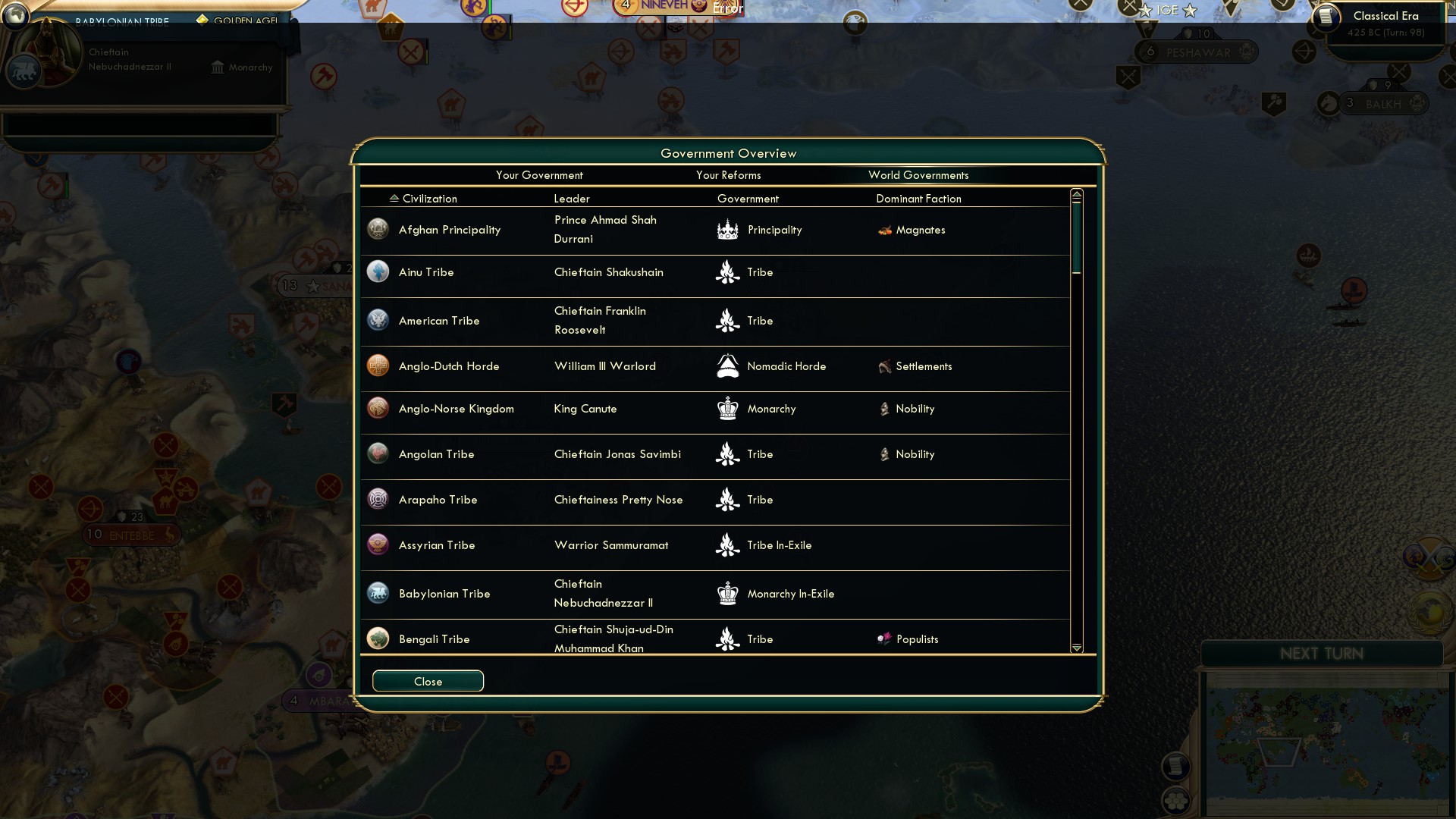Click the Monarchy pillar icon under the leader panel
The height and width of the screenshot is (819, 1456).
click(216, 67)
